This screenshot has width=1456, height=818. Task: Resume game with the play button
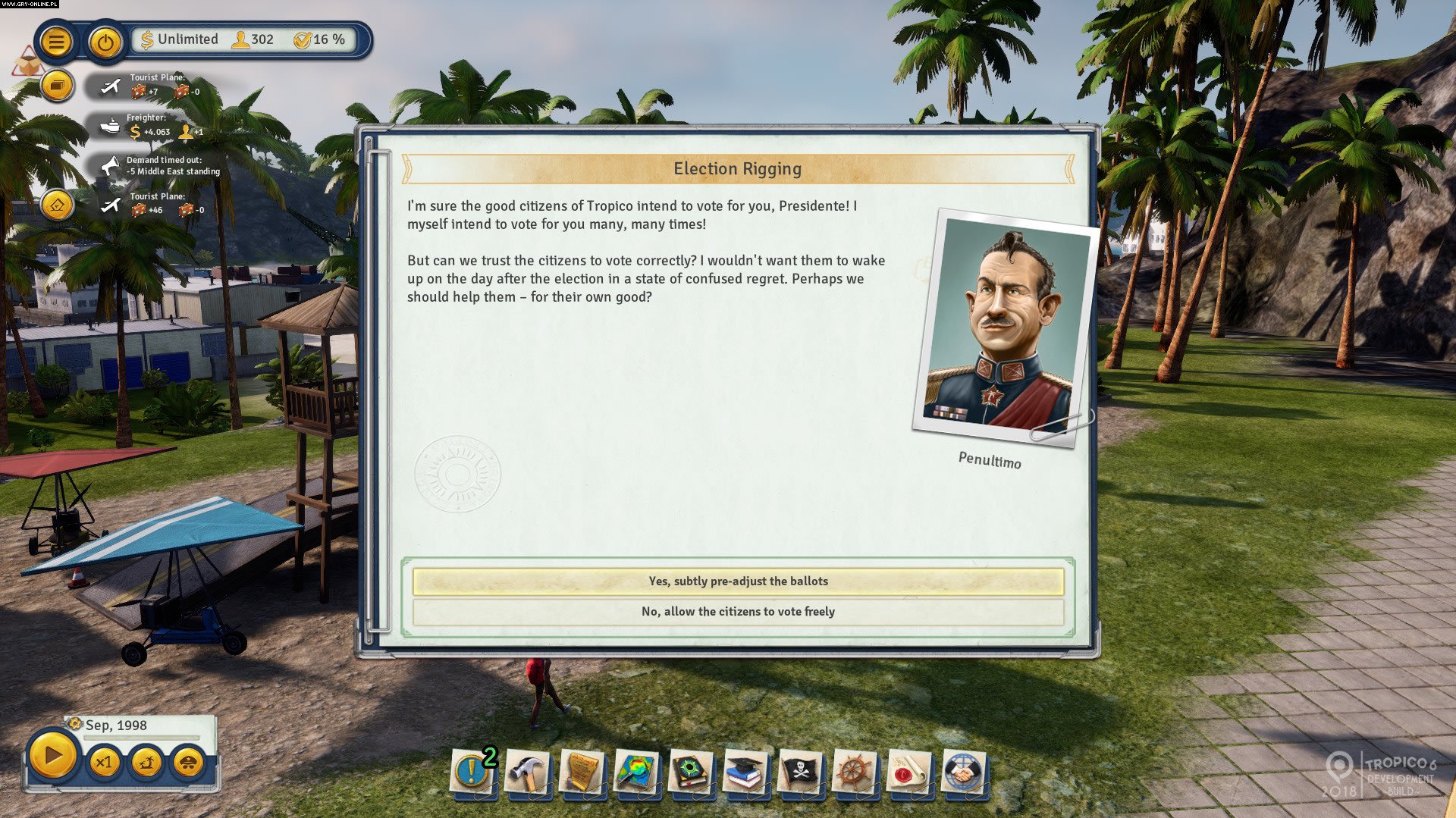click(x=52, y=756)
